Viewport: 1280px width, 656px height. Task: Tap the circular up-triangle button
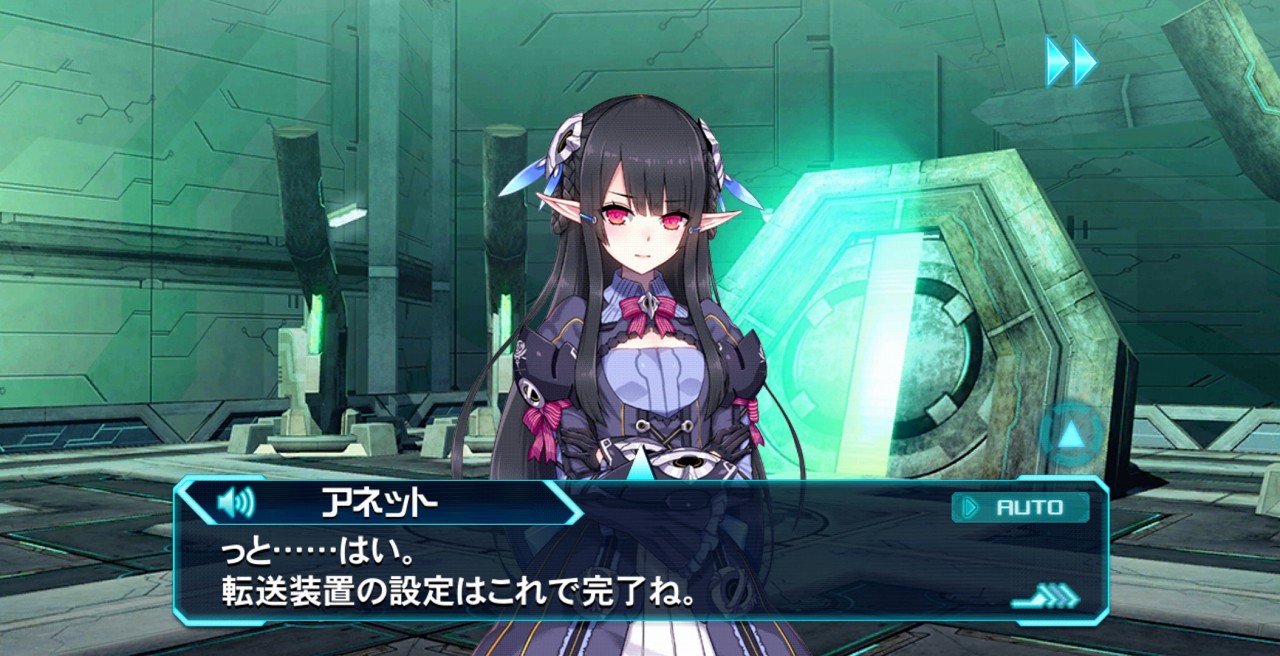[1071, 434]
